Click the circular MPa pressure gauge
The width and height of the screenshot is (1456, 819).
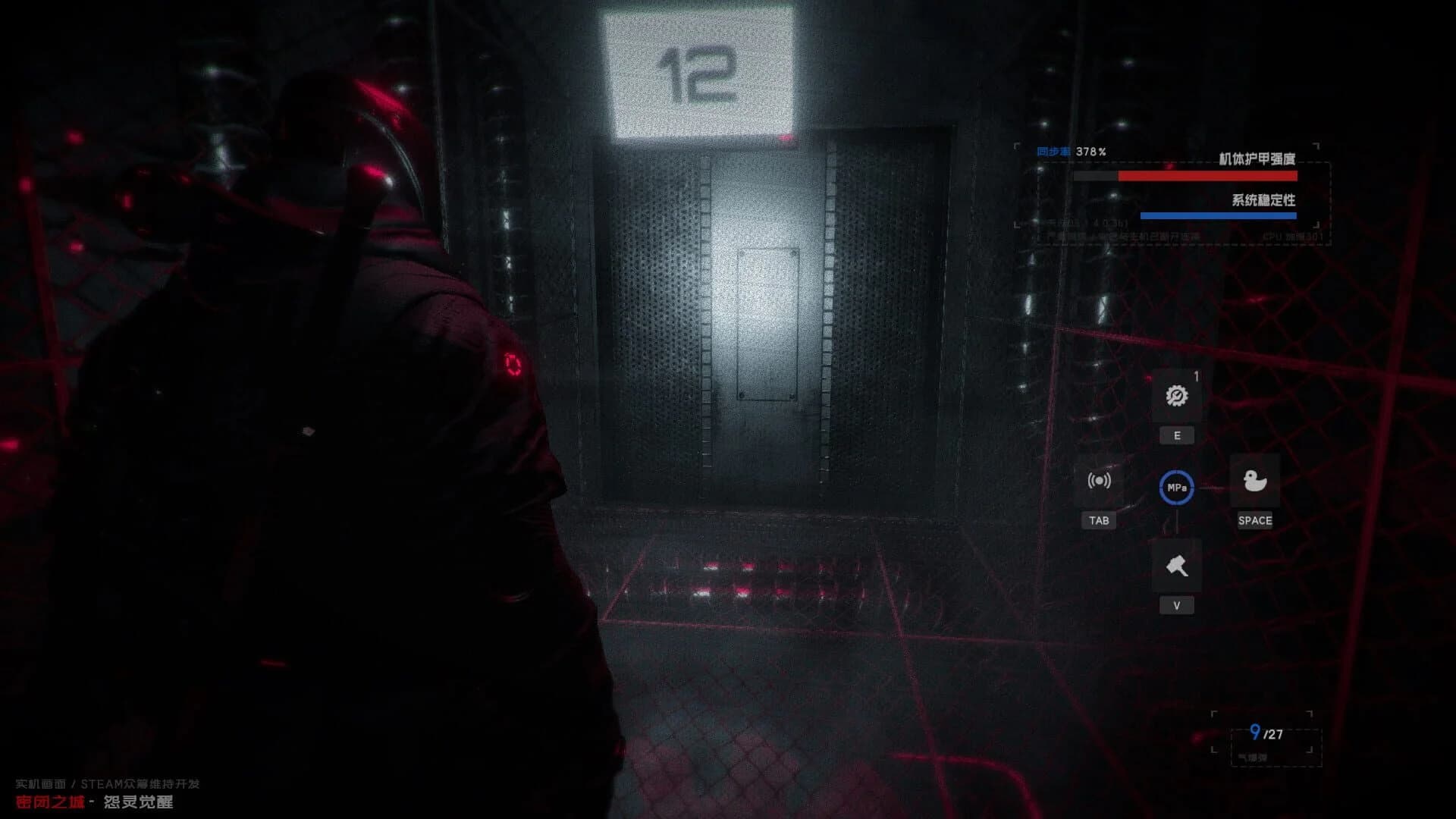1176,488
